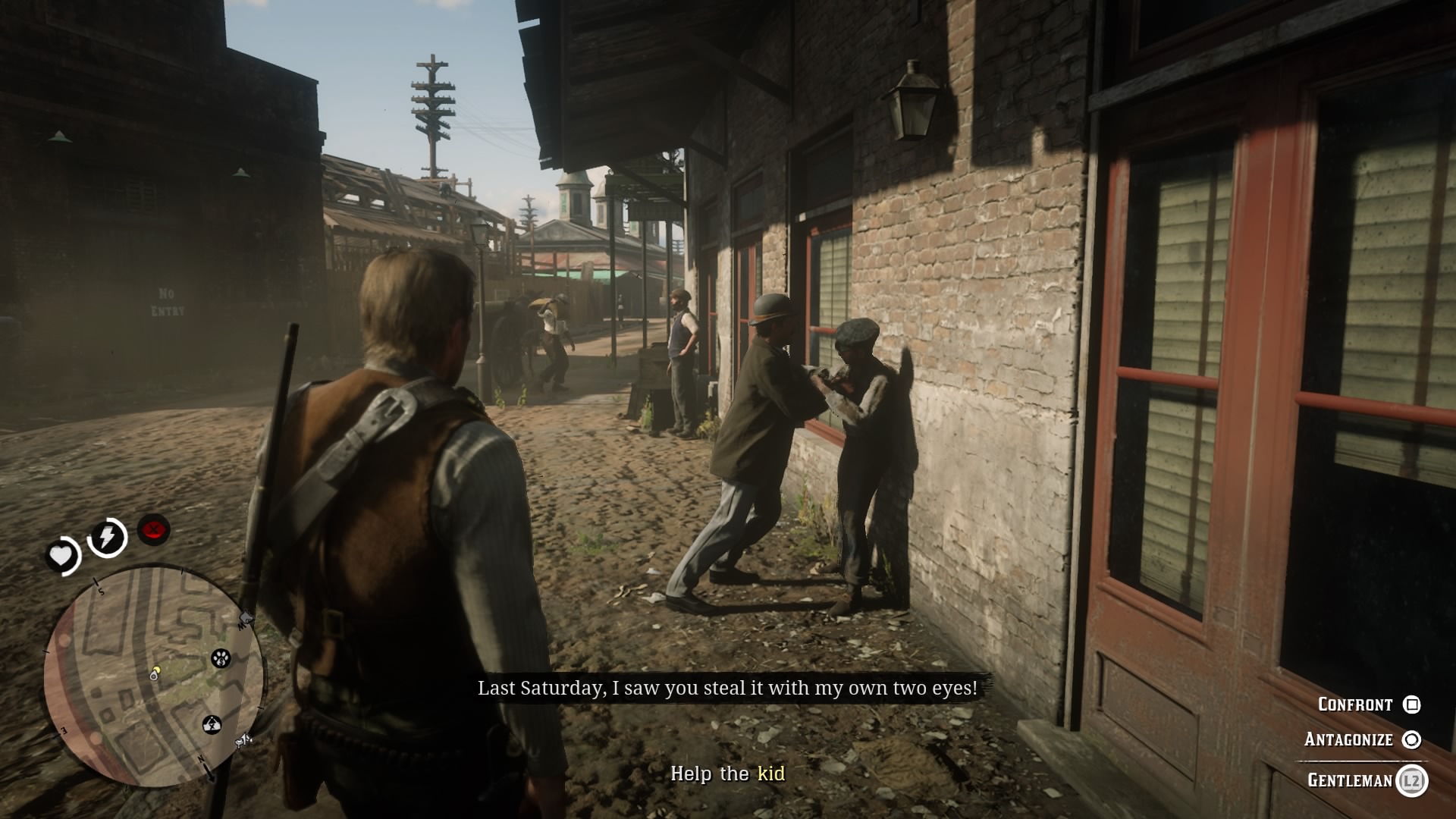Click the paw-and-dollar trapper icon on minimap
The height and width of the screenshot is (819, 1456).
coord(220,658)
